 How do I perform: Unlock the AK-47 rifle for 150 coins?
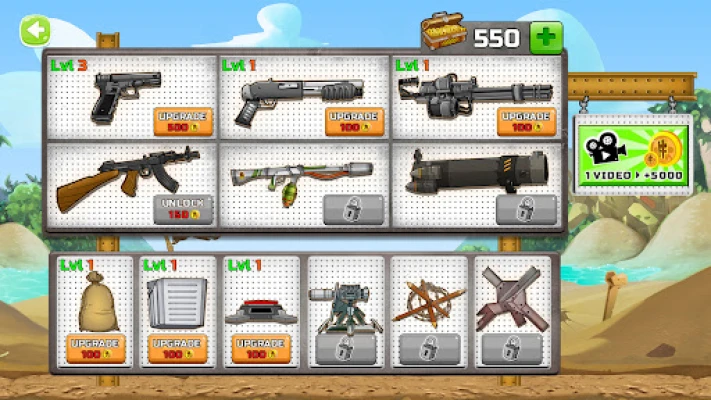click(184, 208)
